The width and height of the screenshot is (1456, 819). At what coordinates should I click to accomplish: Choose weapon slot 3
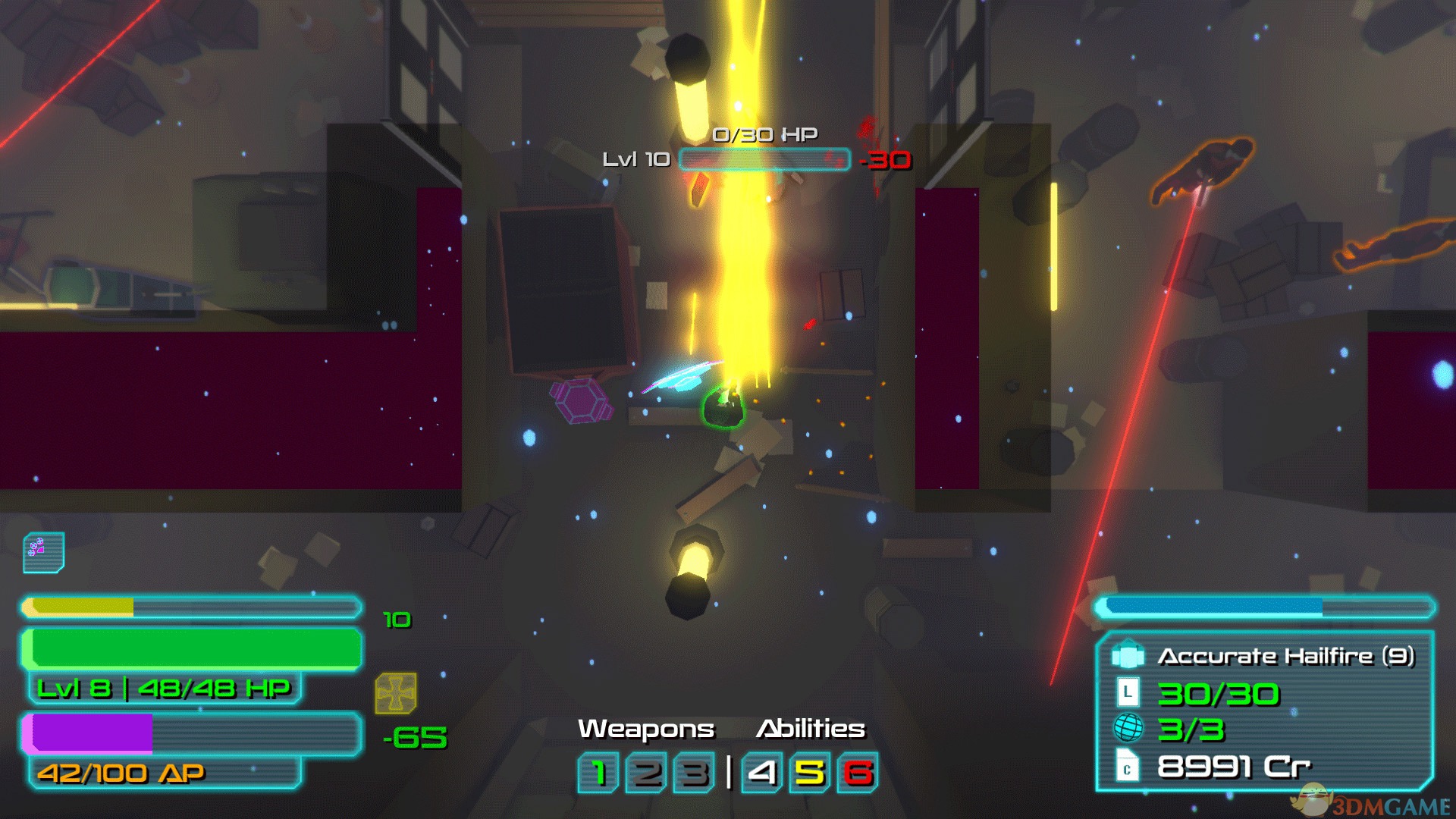point(693,773)
